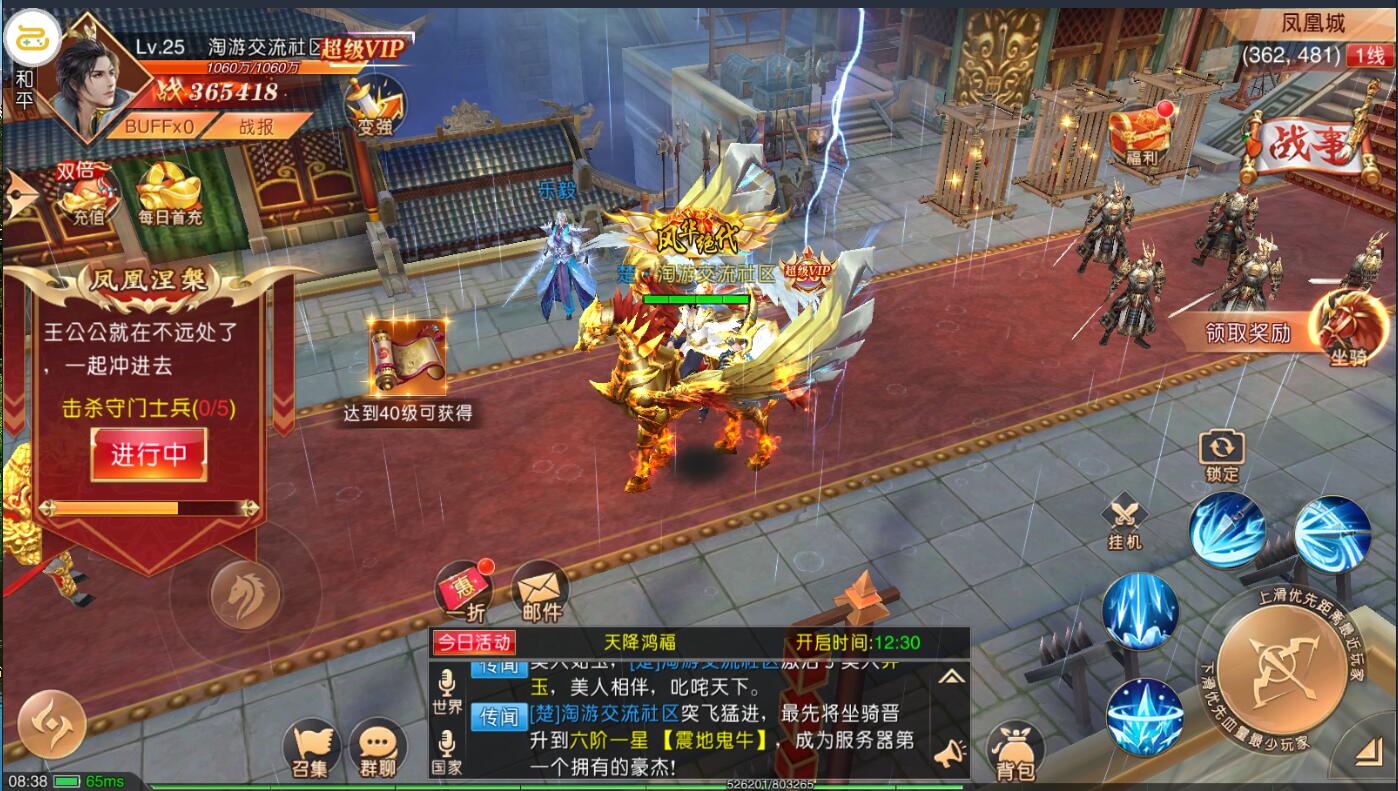Image resolution: width=1398 pixels, height=791 pixels.
Task: Open the 群聊 group chat
Action: coord(377,750)
